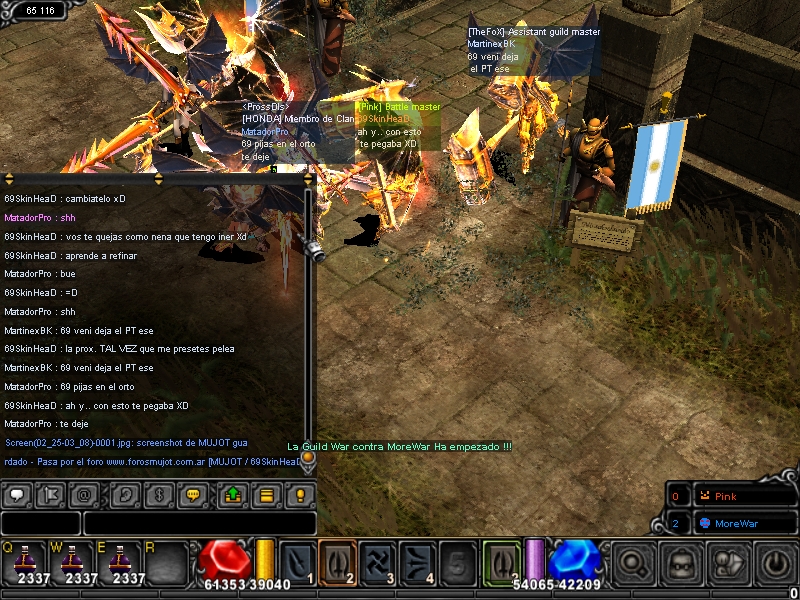Select skill slot 4 on the hotbar
800x600 pixels.
417,561
